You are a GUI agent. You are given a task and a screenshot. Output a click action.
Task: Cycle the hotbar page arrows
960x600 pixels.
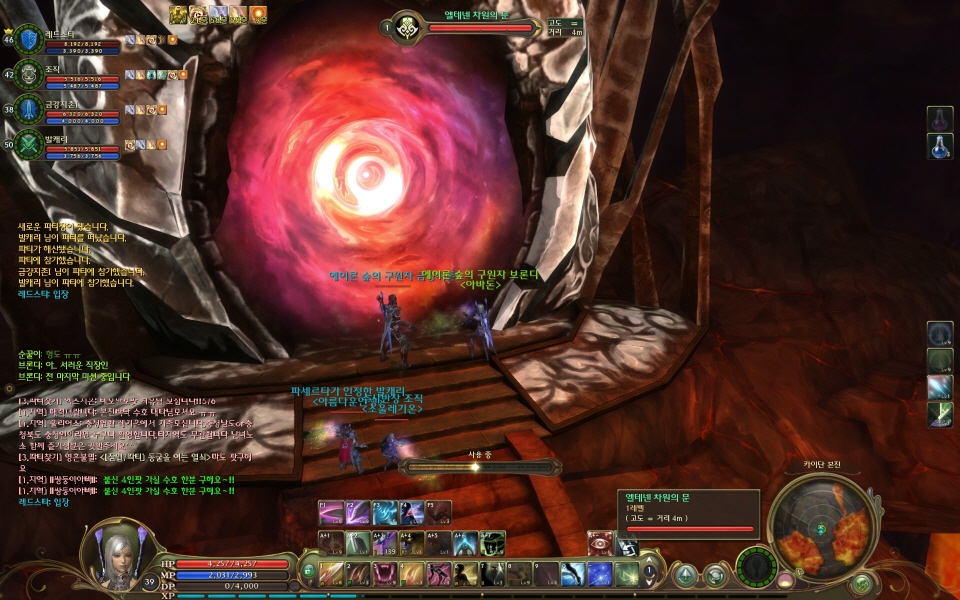point(649,574)
